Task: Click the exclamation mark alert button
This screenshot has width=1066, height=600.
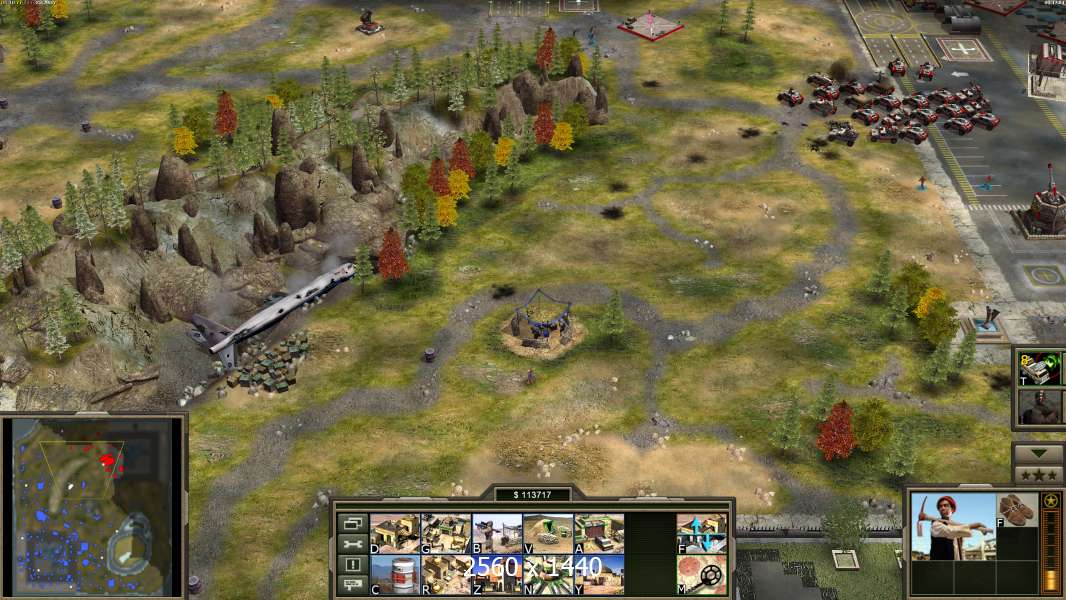Action: click(352, 565)
